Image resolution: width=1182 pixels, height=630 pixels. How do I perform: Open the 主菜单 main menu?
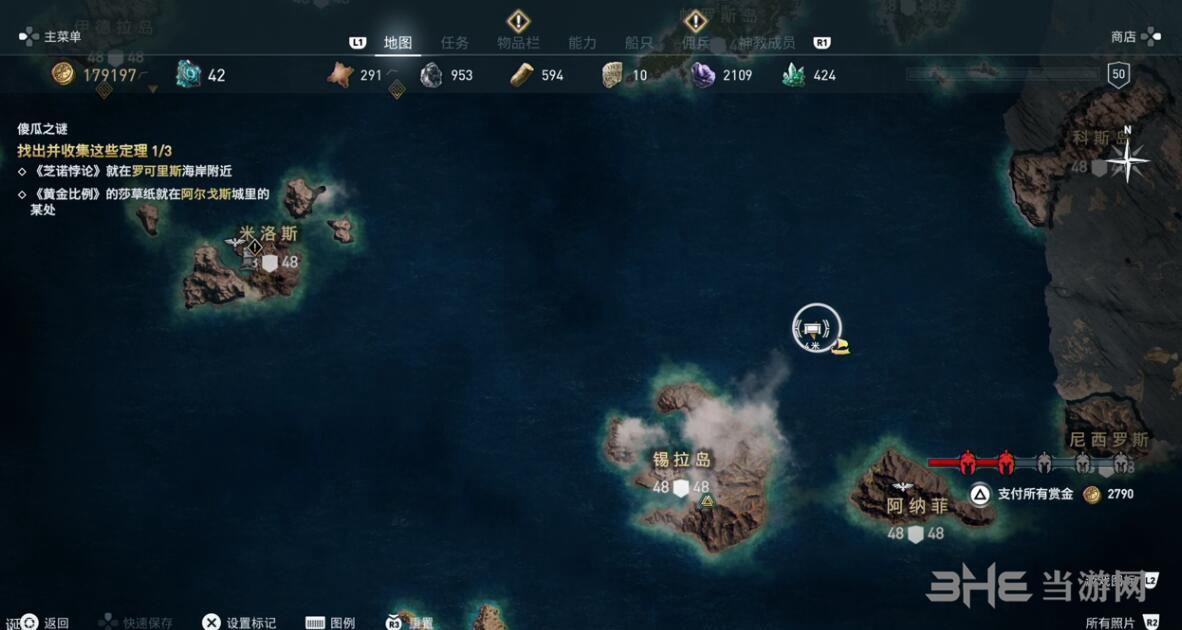(62, 37)
